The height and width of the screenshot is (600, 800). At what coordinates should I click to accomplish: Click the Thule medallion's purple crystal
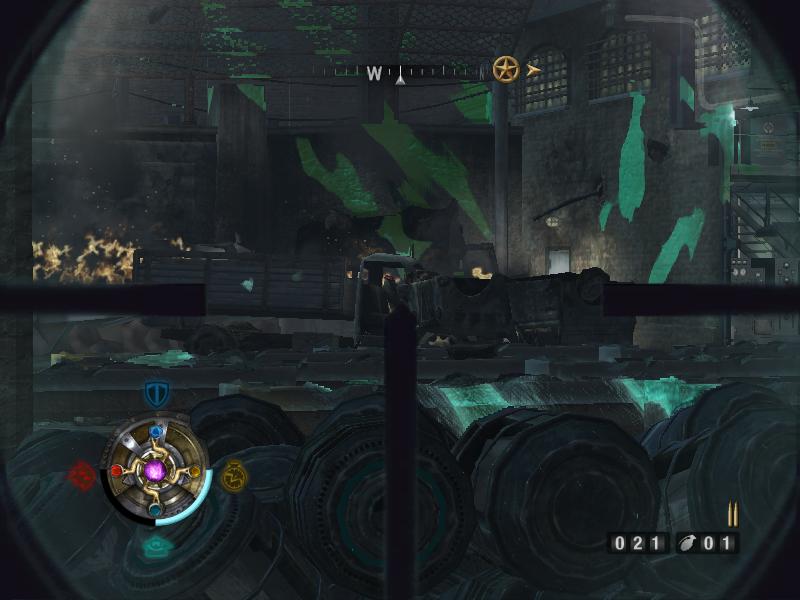pyautogui.click(x=155, y=470)
